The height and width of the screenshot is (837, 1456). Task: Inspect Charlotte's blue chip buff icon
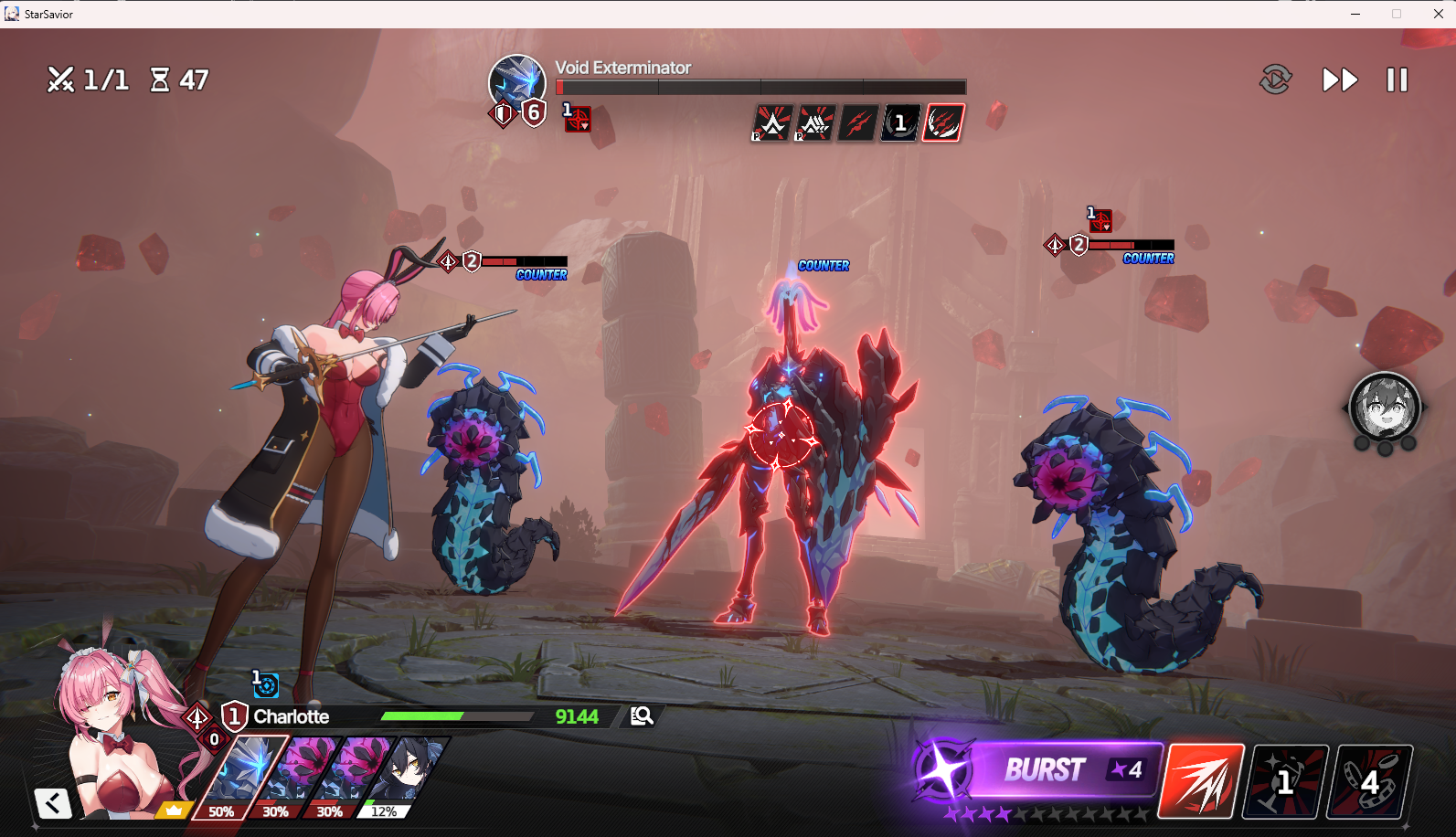tap(266, 683)
